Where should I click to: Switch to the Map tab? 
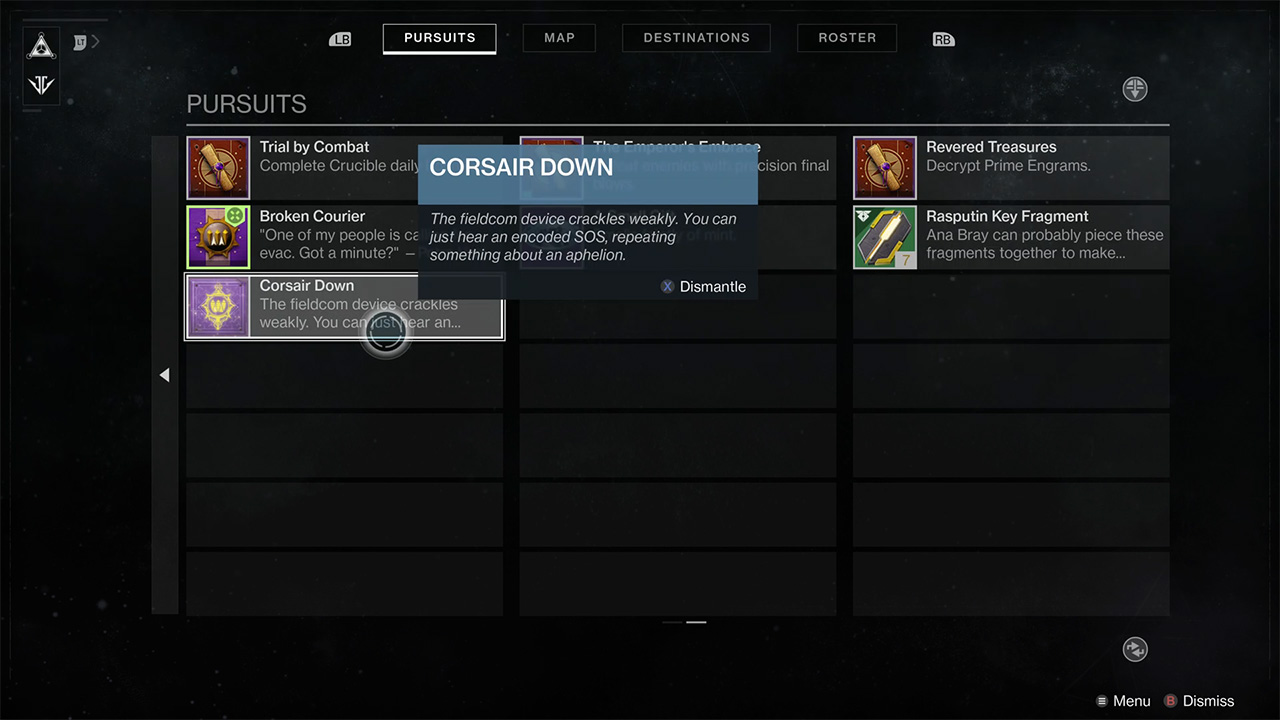pos(559,37)
